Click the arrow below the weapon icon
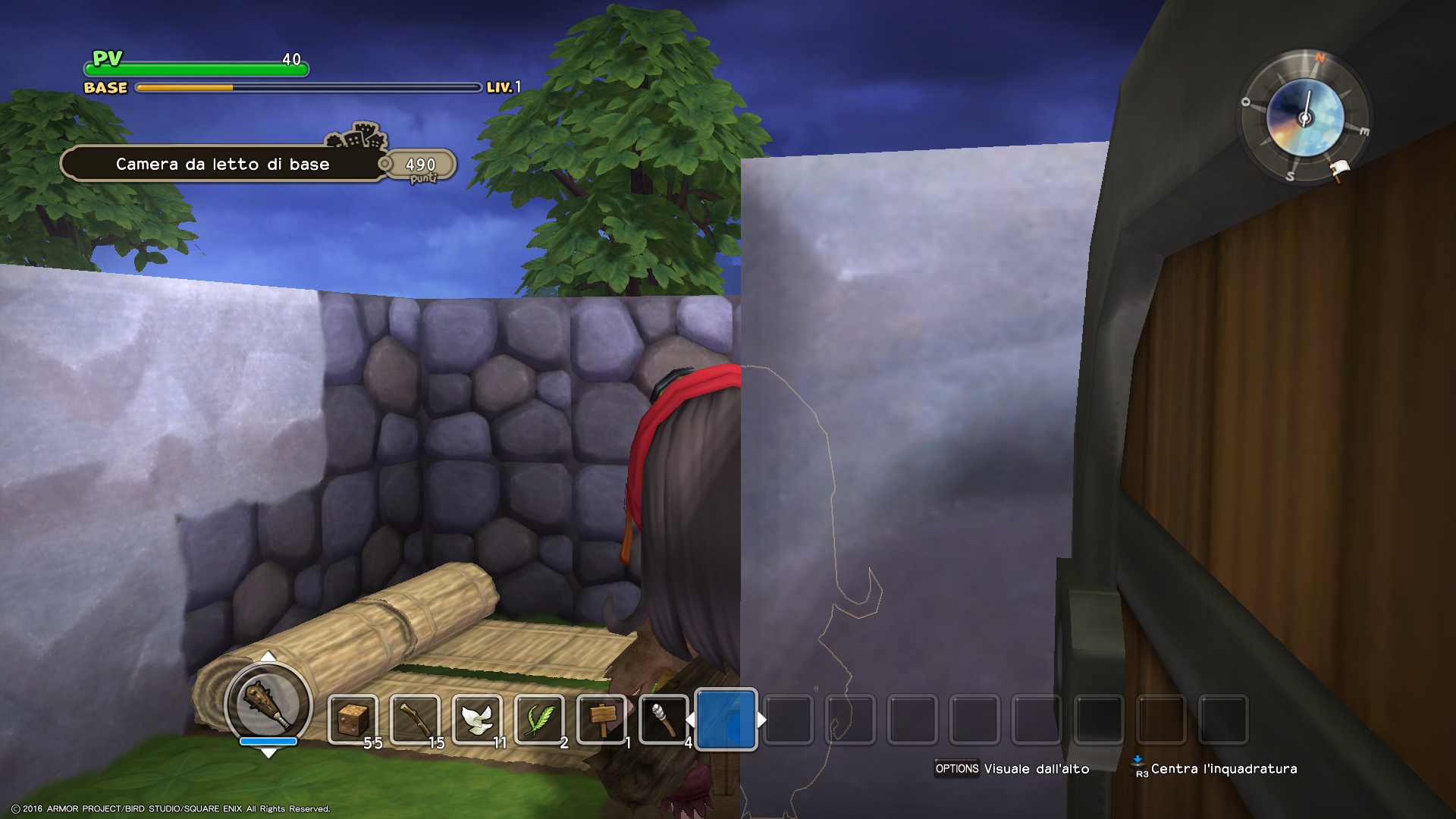The height and width of the screenshot is (819, 1456). coord(268,753)
